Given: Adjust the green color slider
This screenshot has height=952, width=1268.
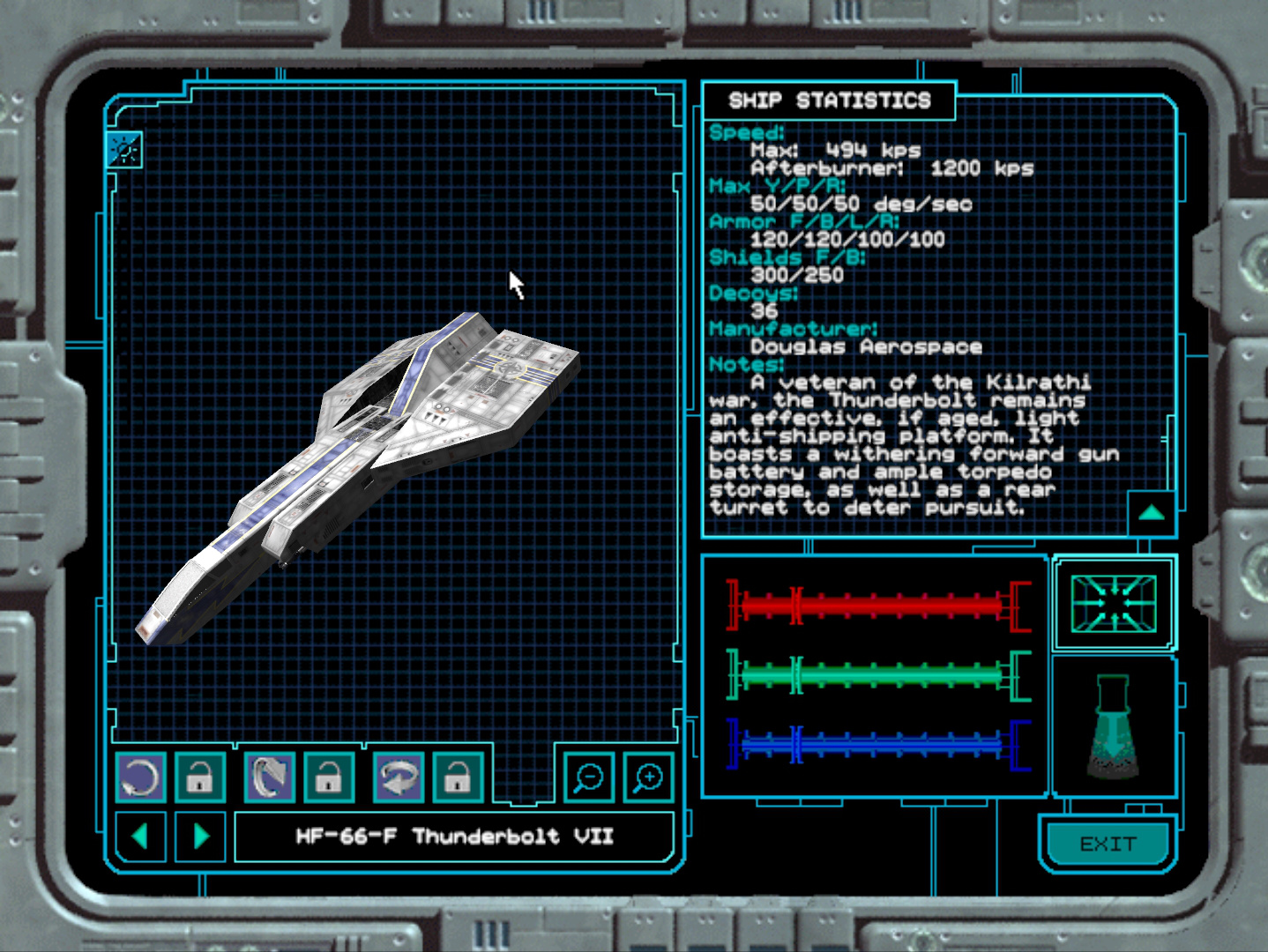Looking at the screenshot, I should click(877, 675).
